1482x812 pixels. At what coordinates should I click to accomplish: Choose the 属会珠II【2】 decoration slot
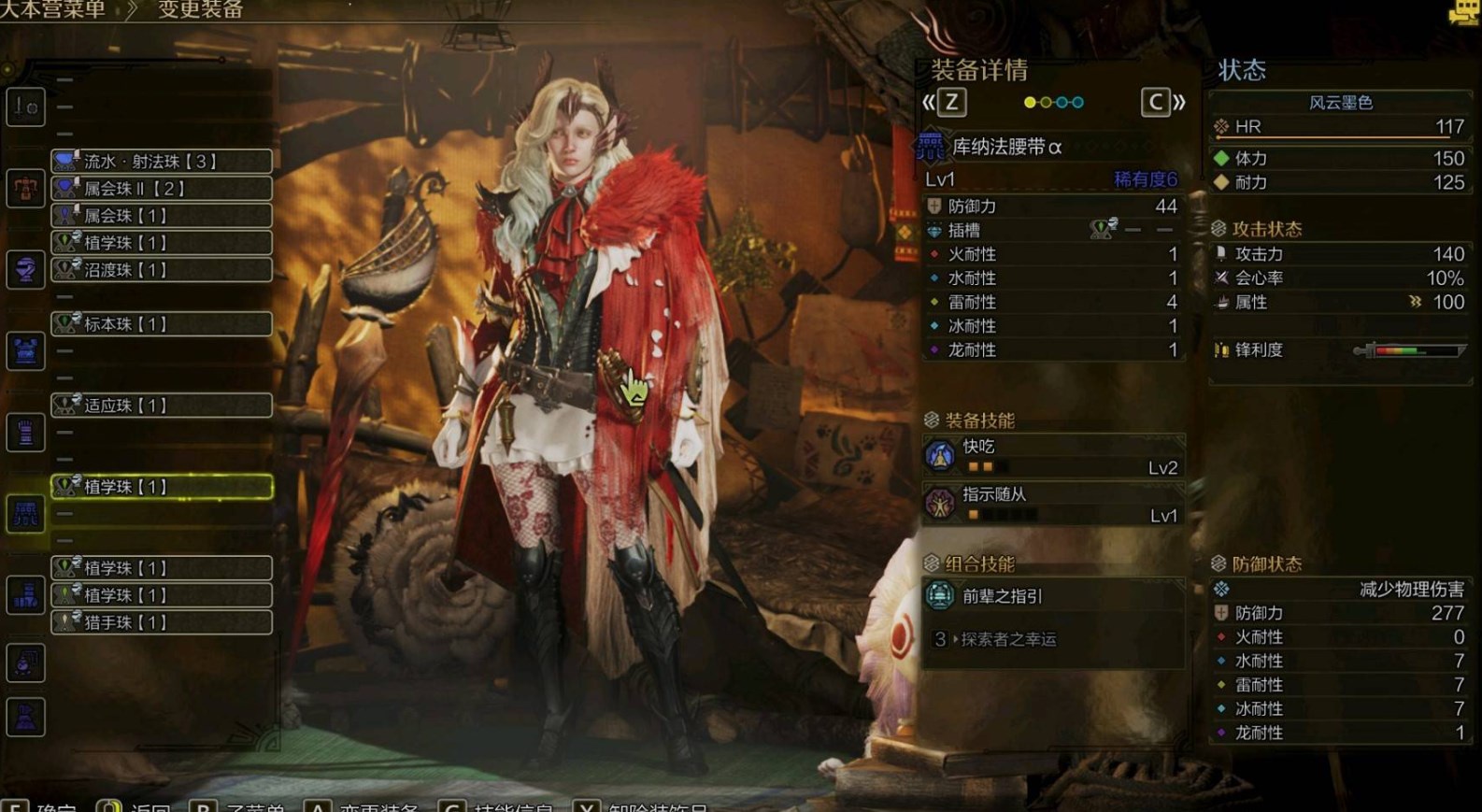point(162,188)
